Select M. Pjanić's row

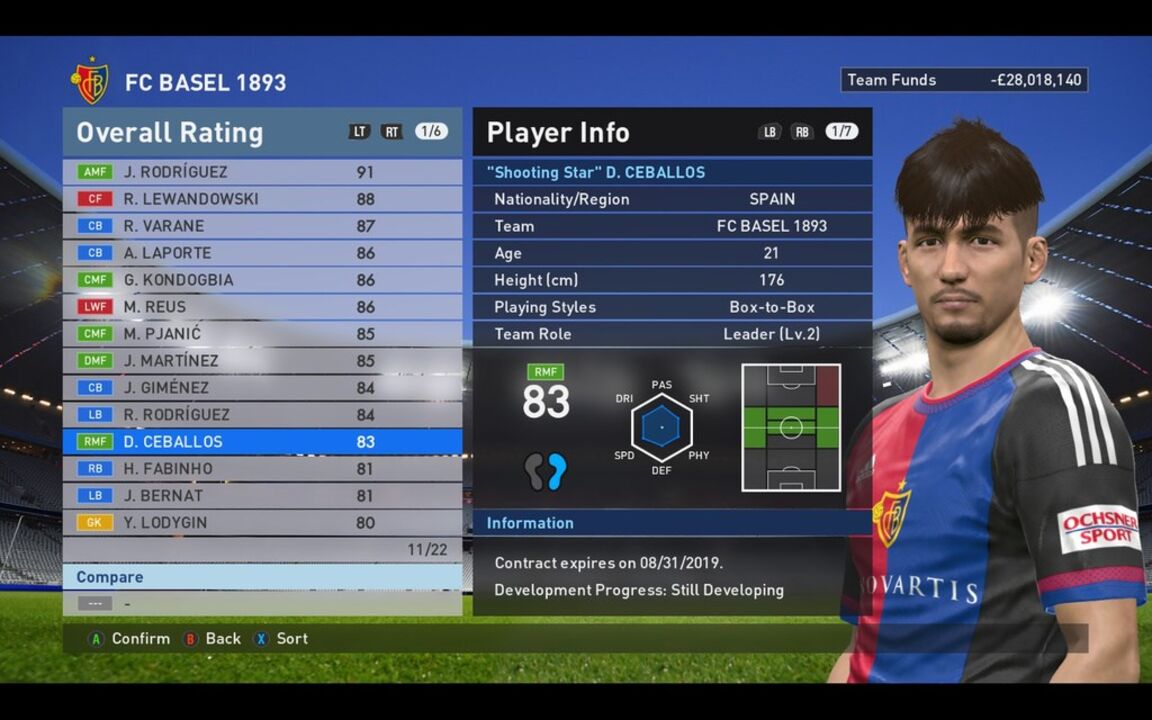pos(262,334)
